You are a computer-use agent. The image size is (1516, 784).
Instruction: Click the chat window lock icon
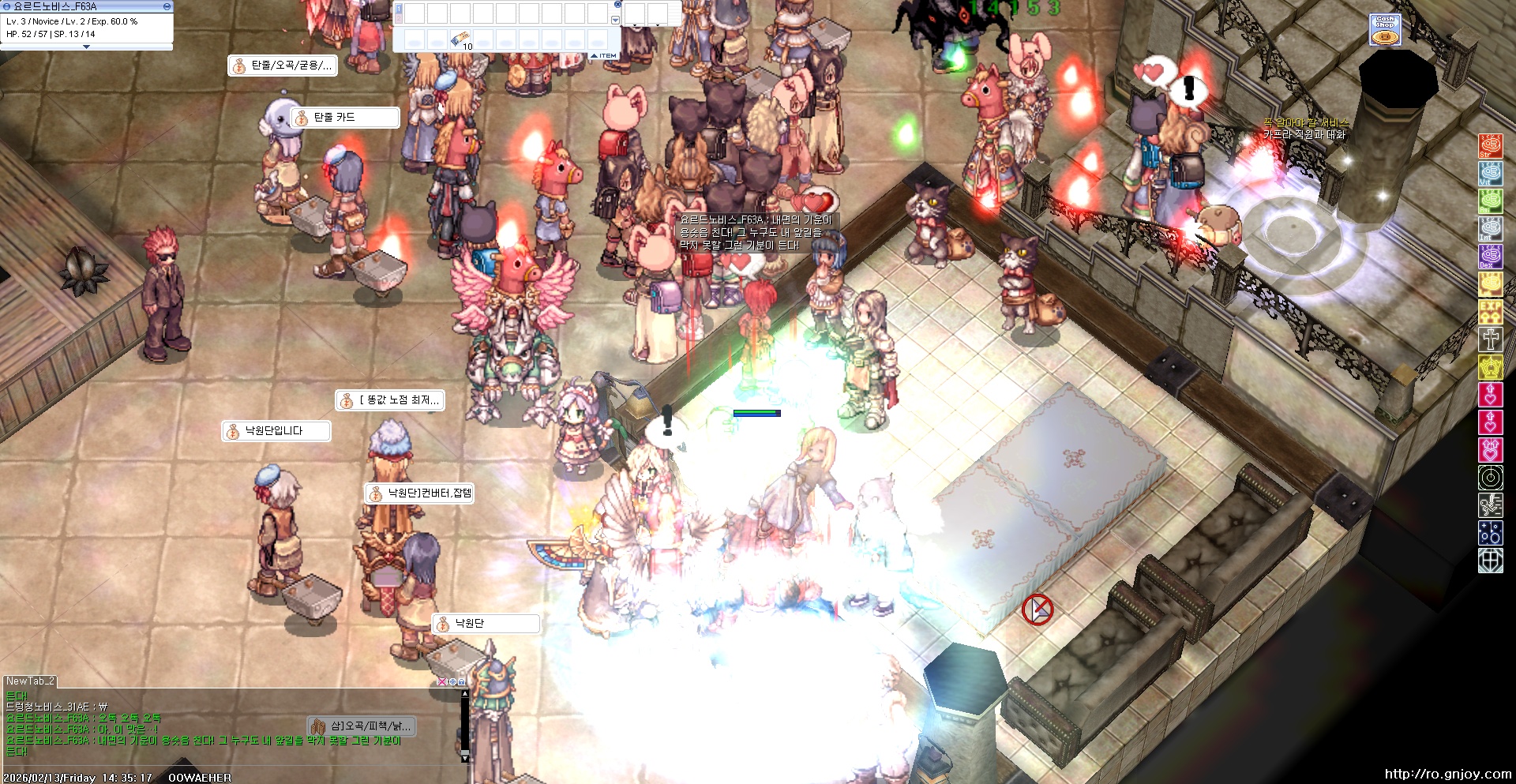(x=461, y=681)
